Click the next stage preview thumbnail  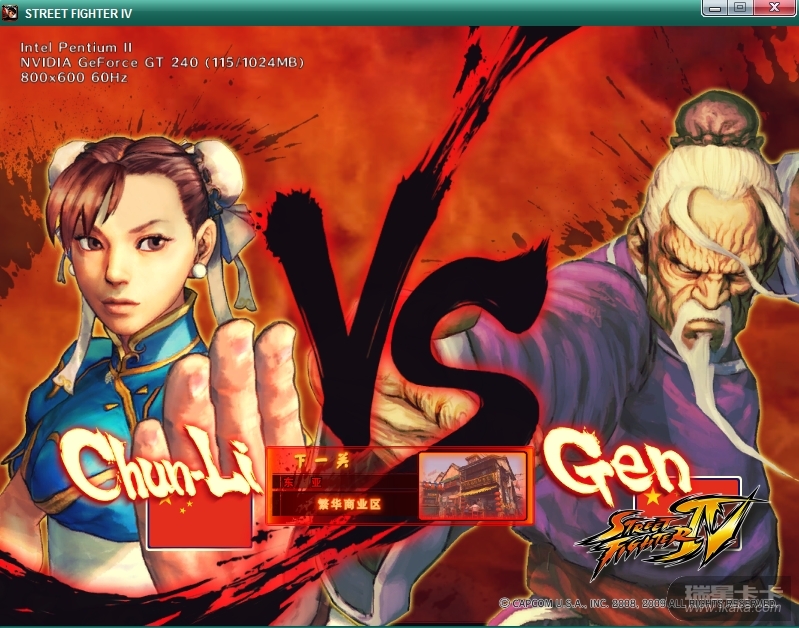(x=472, y=483)
